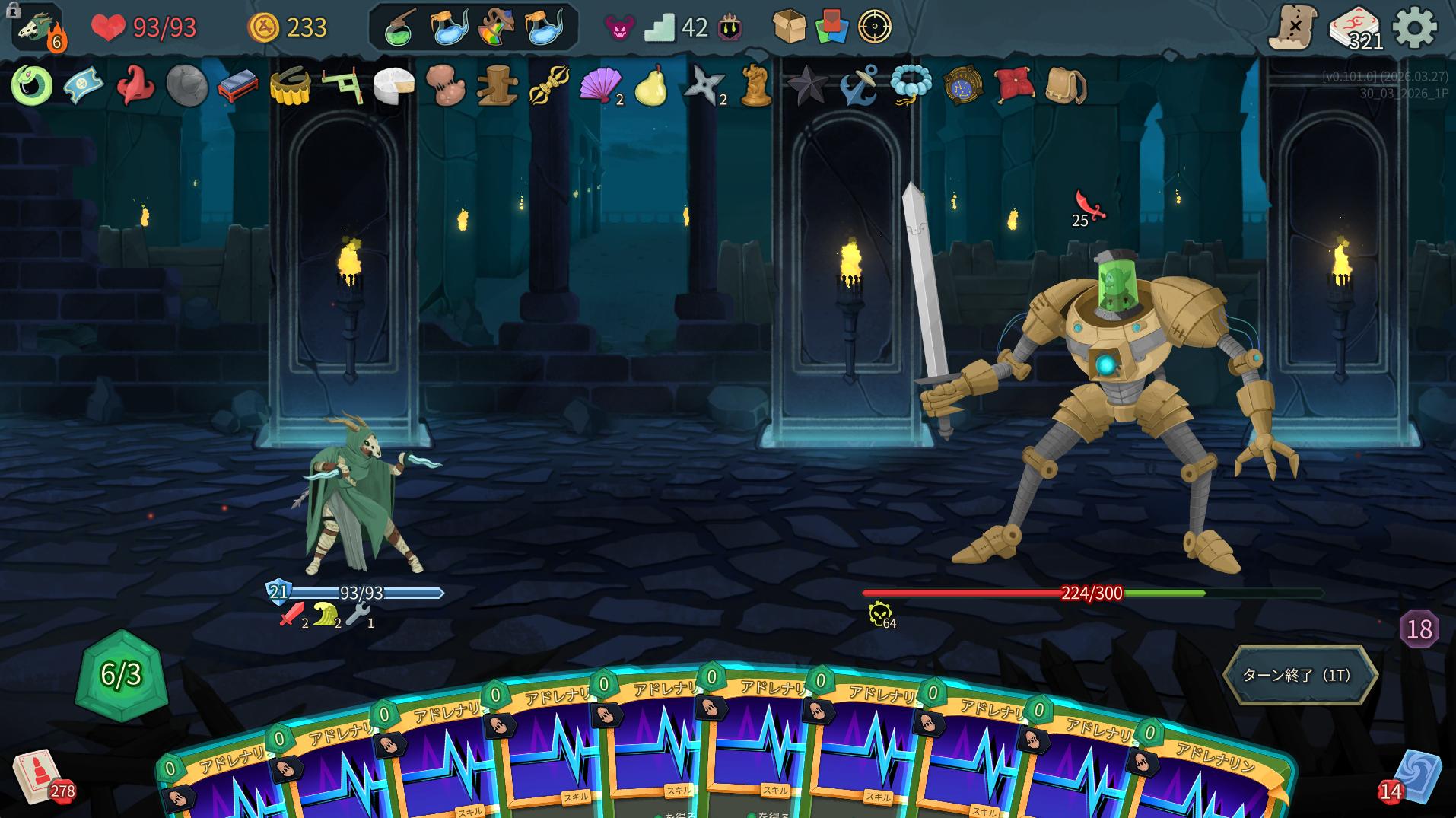Inspect the backpack relic
This screenshot has height=818, width=1456.
point(1066,84)
